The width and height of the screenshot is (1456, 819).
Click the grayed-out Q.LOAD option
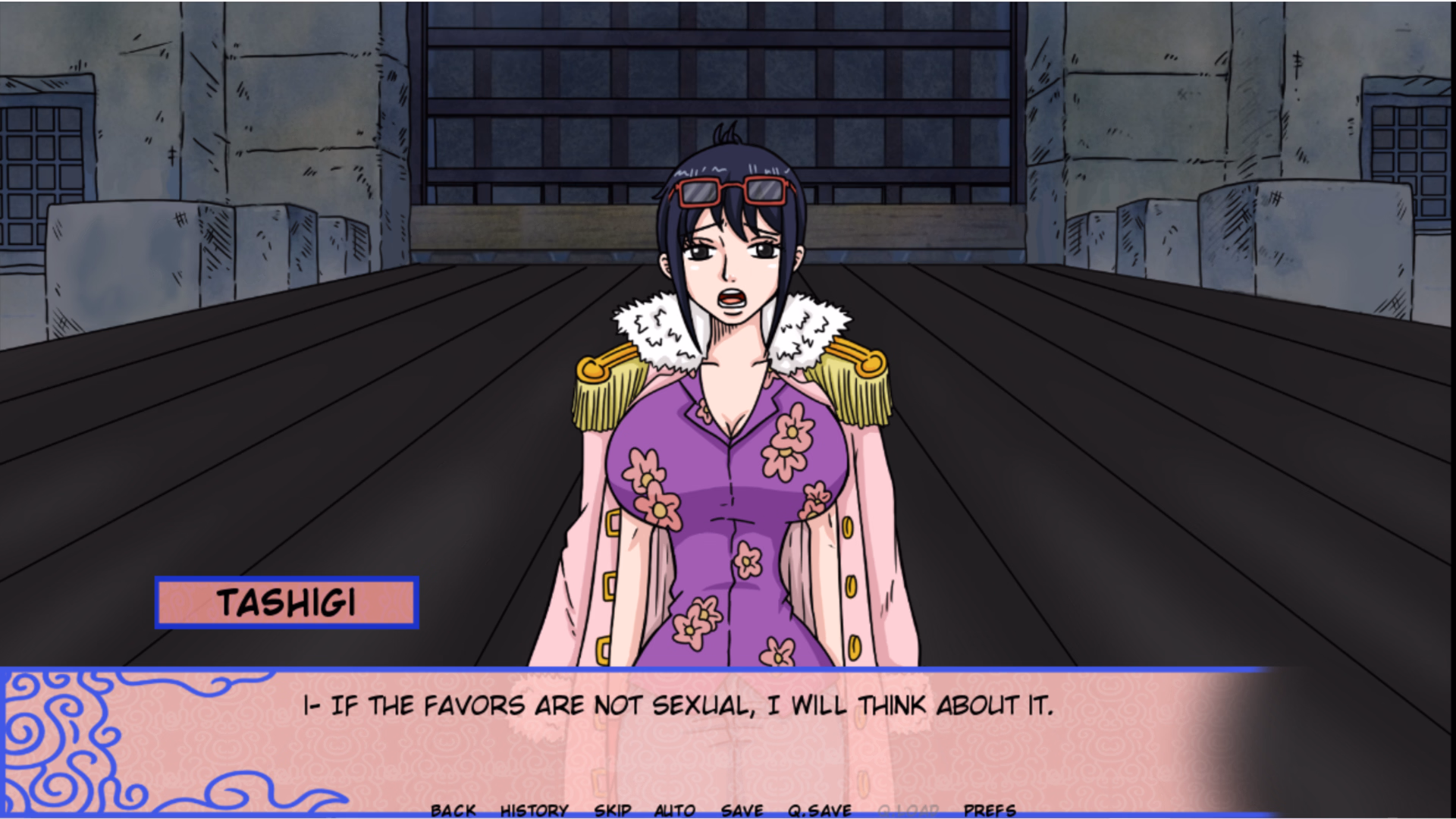point(908,809)
